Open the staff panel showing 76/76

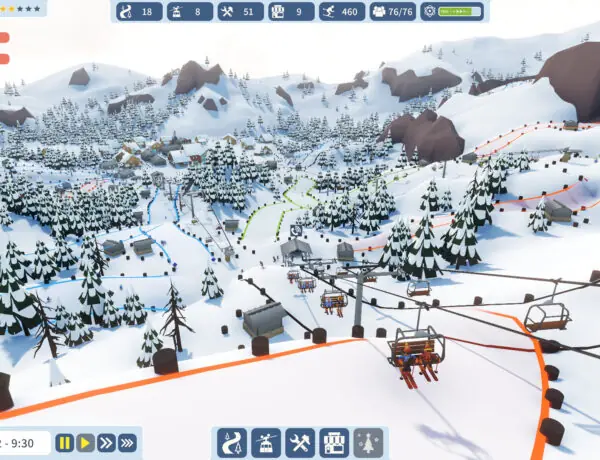393,12
